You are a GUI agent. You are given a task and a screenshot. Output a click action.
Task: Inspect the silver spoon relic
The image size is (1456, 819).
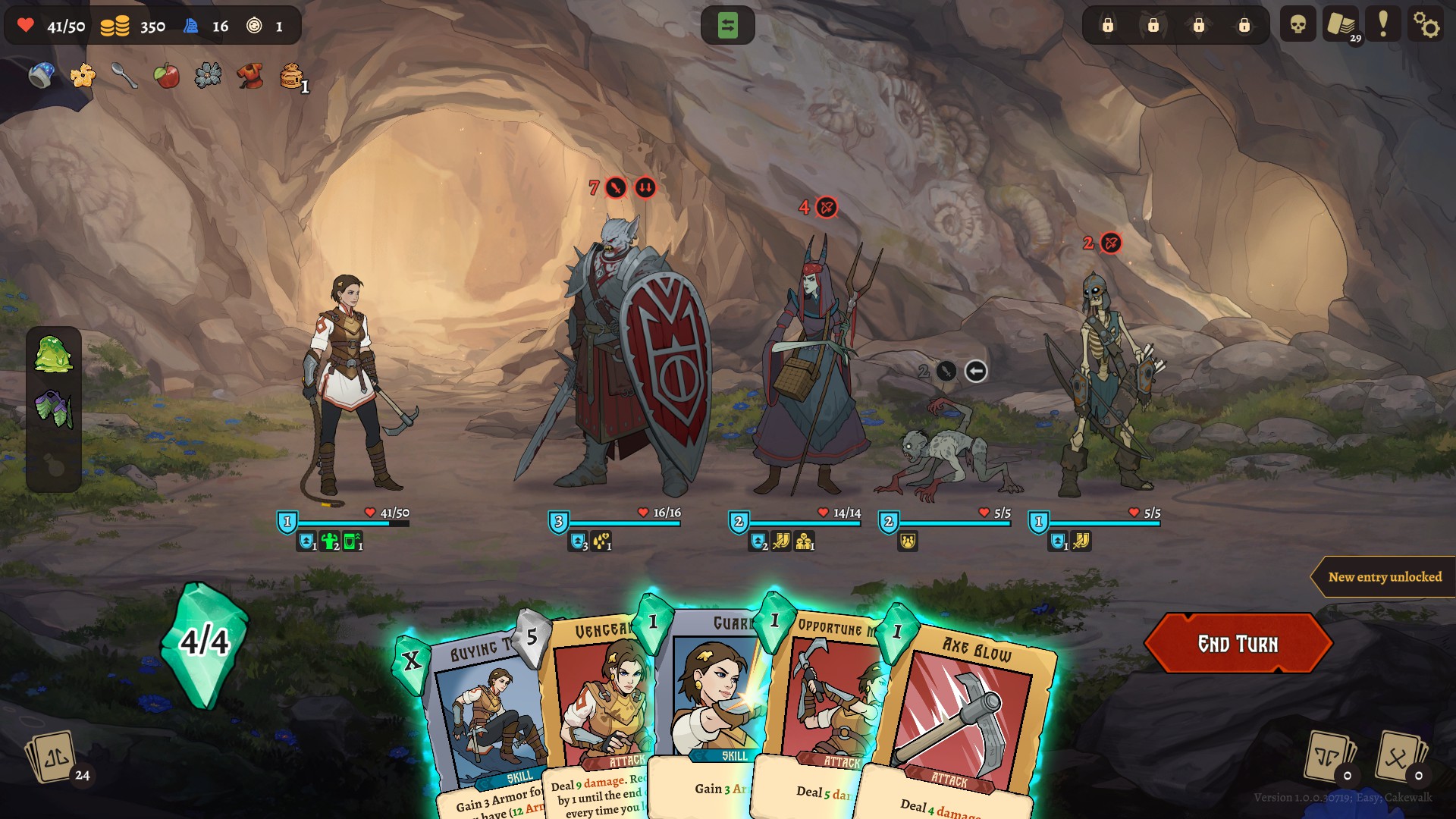point(124,75)
